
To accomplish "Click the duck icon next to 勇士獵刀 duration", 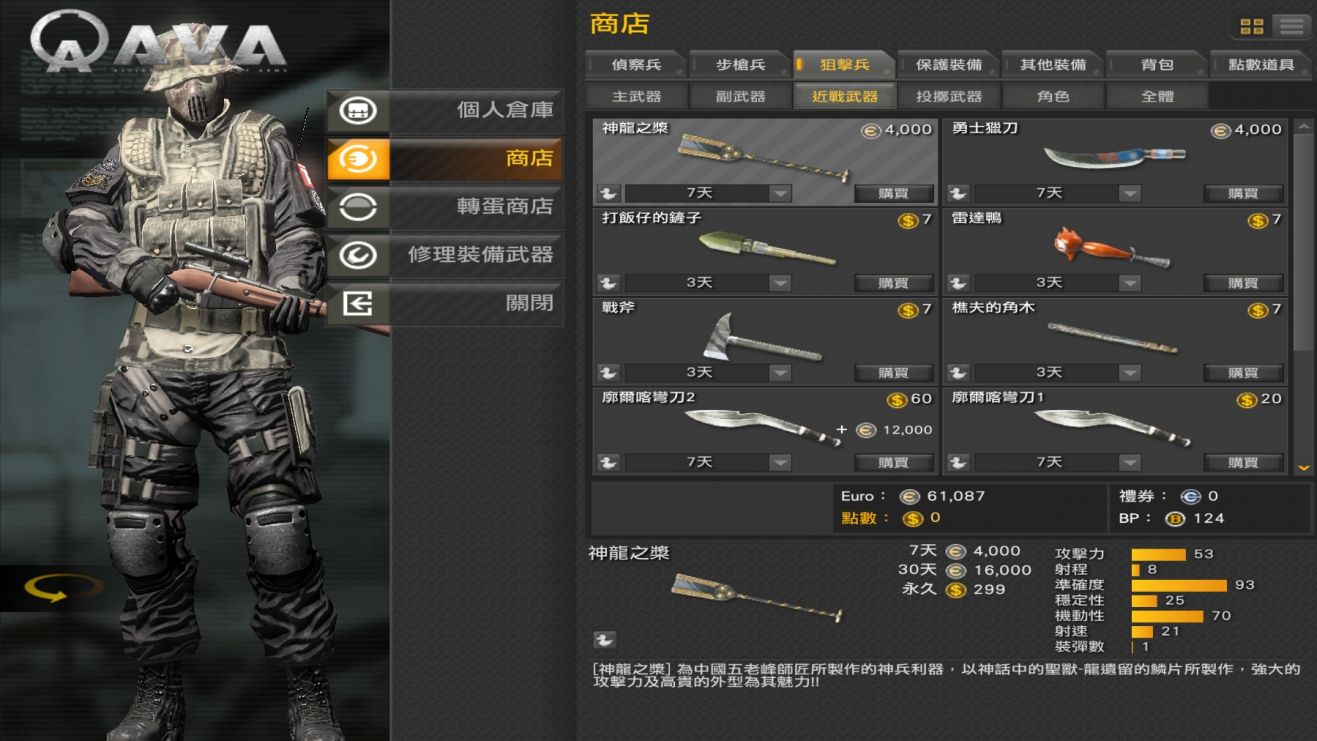I will pyautogui.click(x=958, y=193).
